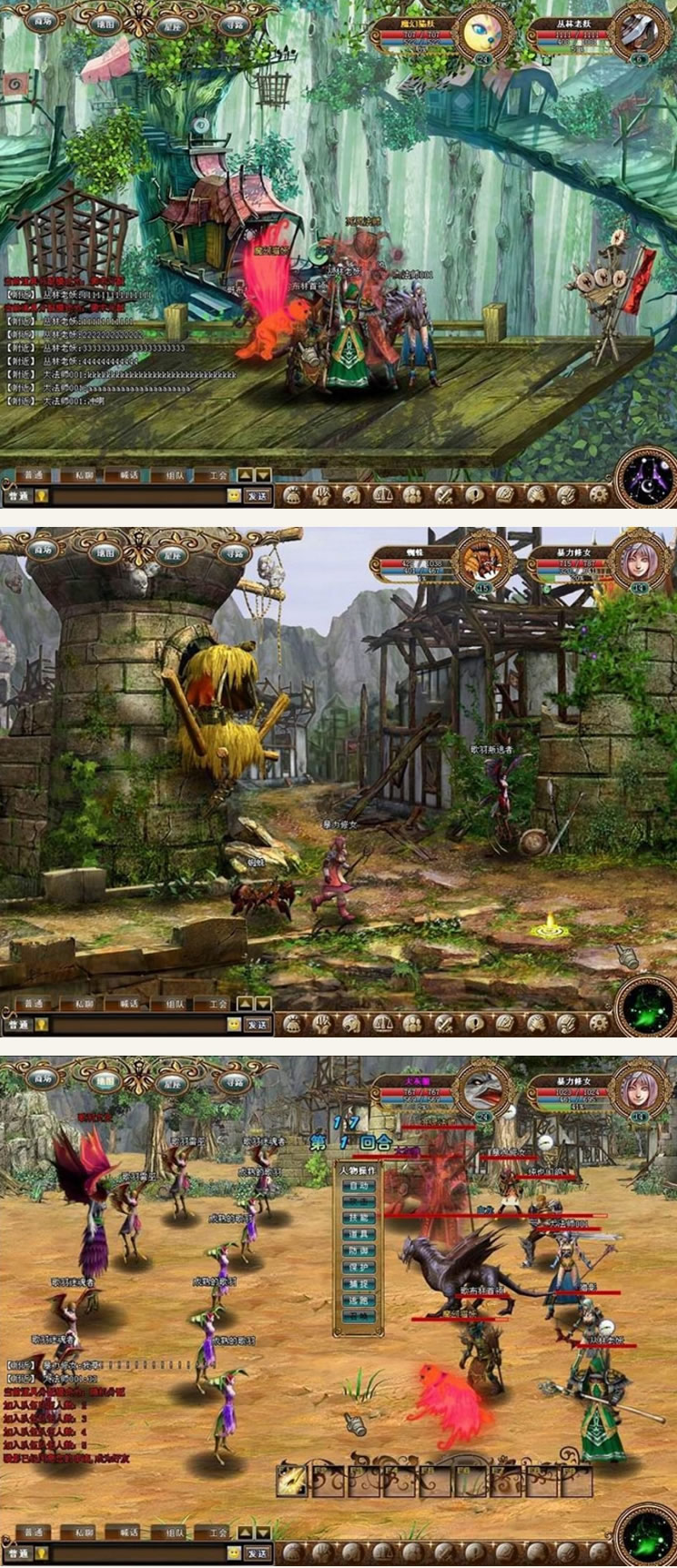
Task: Select 道具 in the battle action menu
Action: pyautogui.click(x=359, y=1234)
